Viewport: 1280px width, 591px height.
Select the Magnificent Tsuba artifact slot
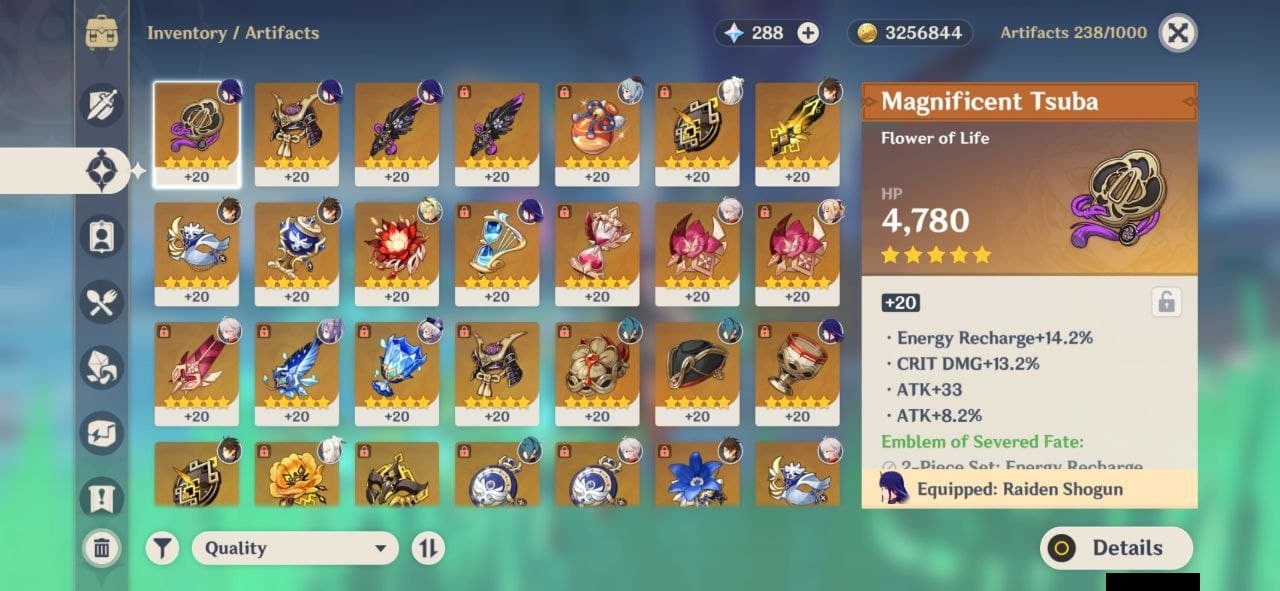196,133
